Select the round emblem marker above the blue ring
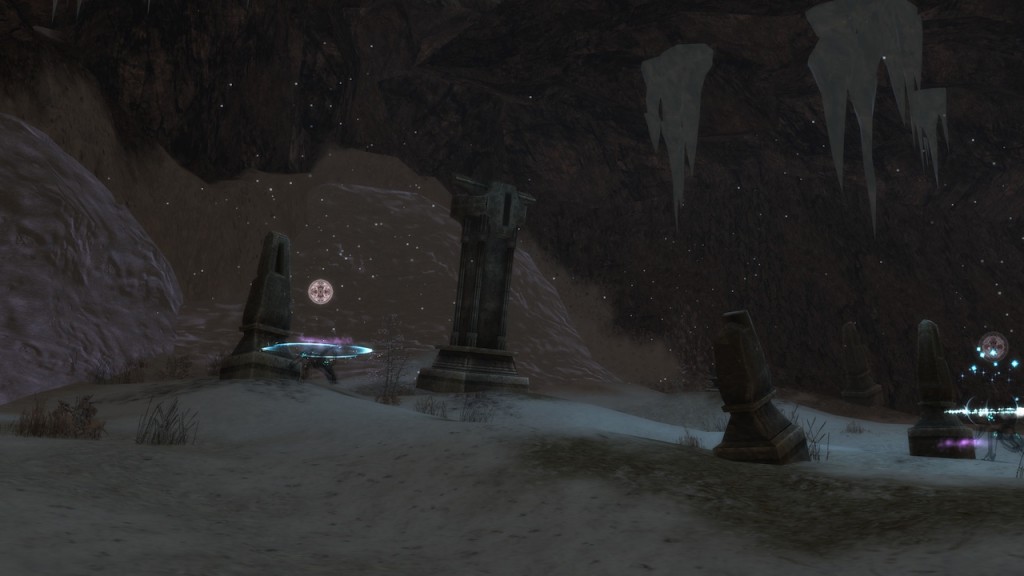This screenshot has width=1024, height=576. click(x=320, y=291)
